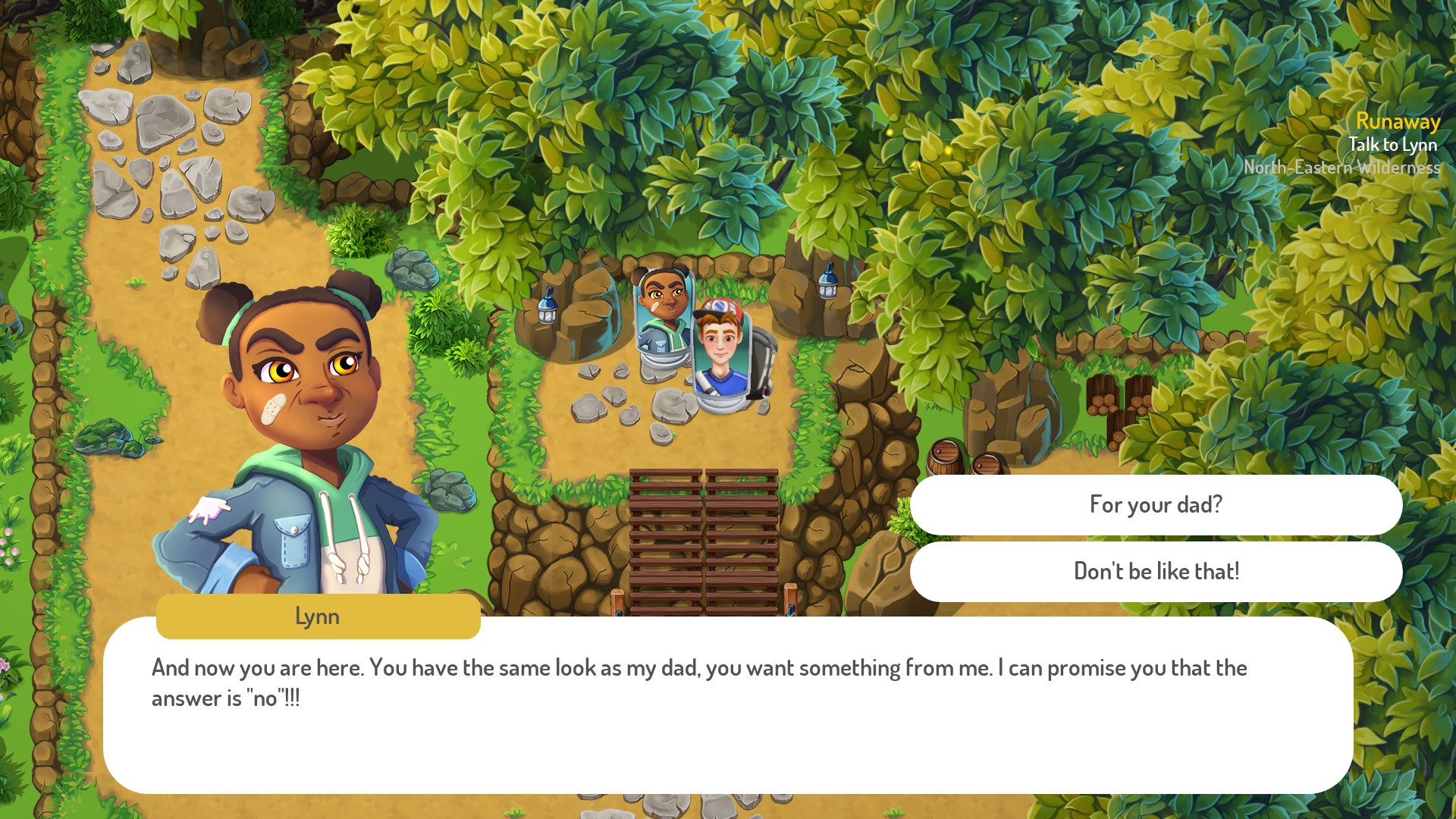Select the "For your dad?" response

pos(1156,504)
